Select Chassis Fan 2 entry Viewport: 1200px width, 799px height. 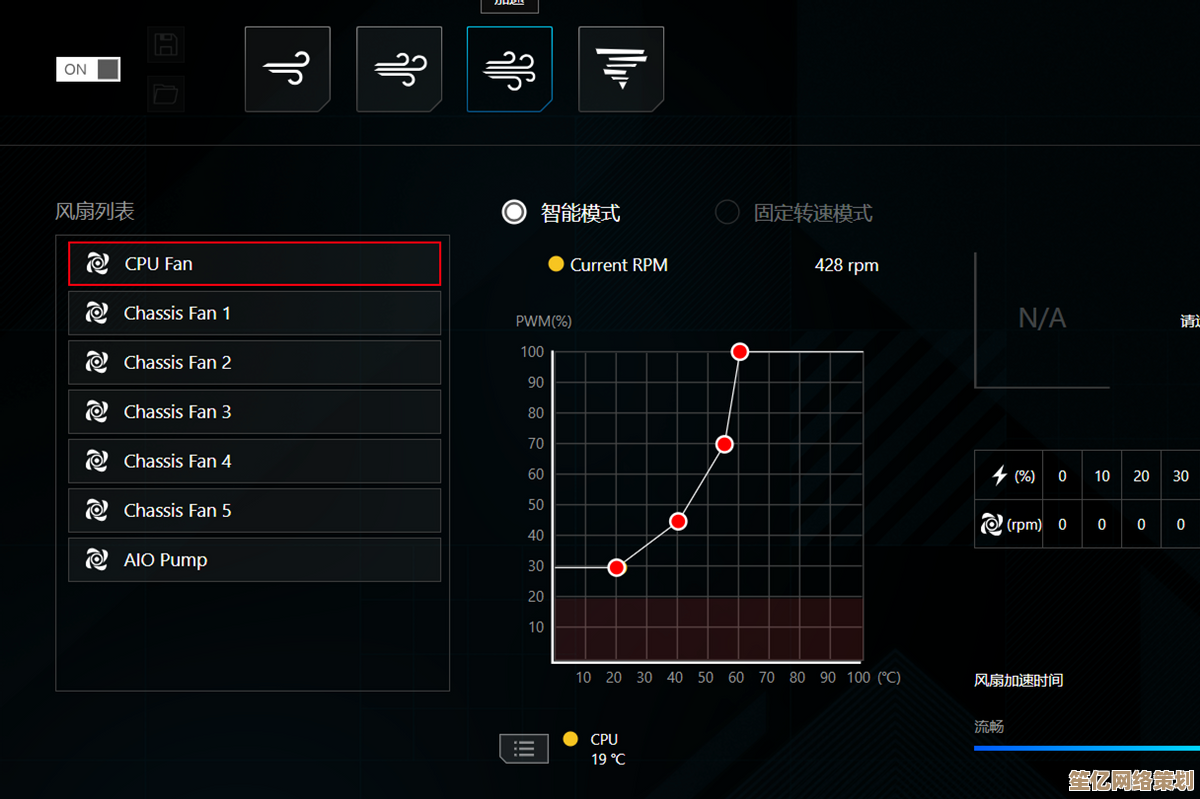click(254, 362)
